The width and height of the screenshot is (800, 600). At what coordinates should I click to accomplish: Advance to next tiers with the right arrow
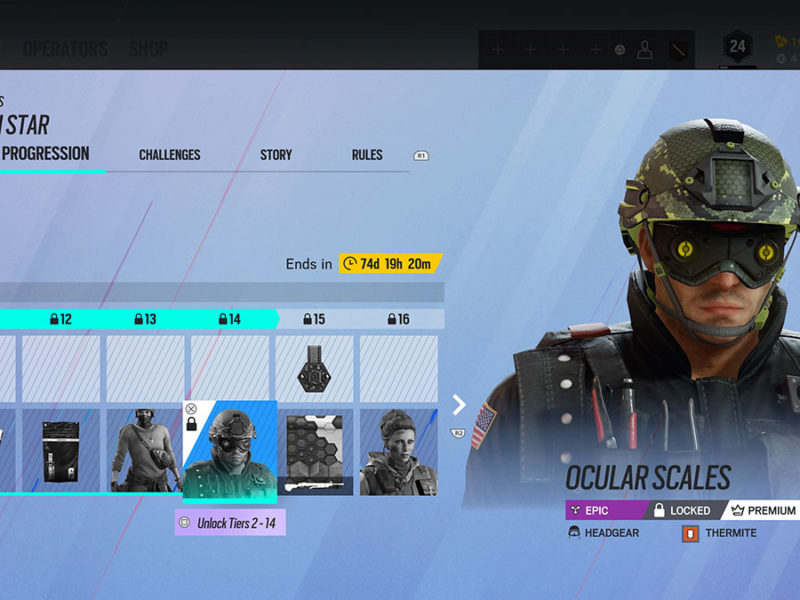click(x=459, y=405)
